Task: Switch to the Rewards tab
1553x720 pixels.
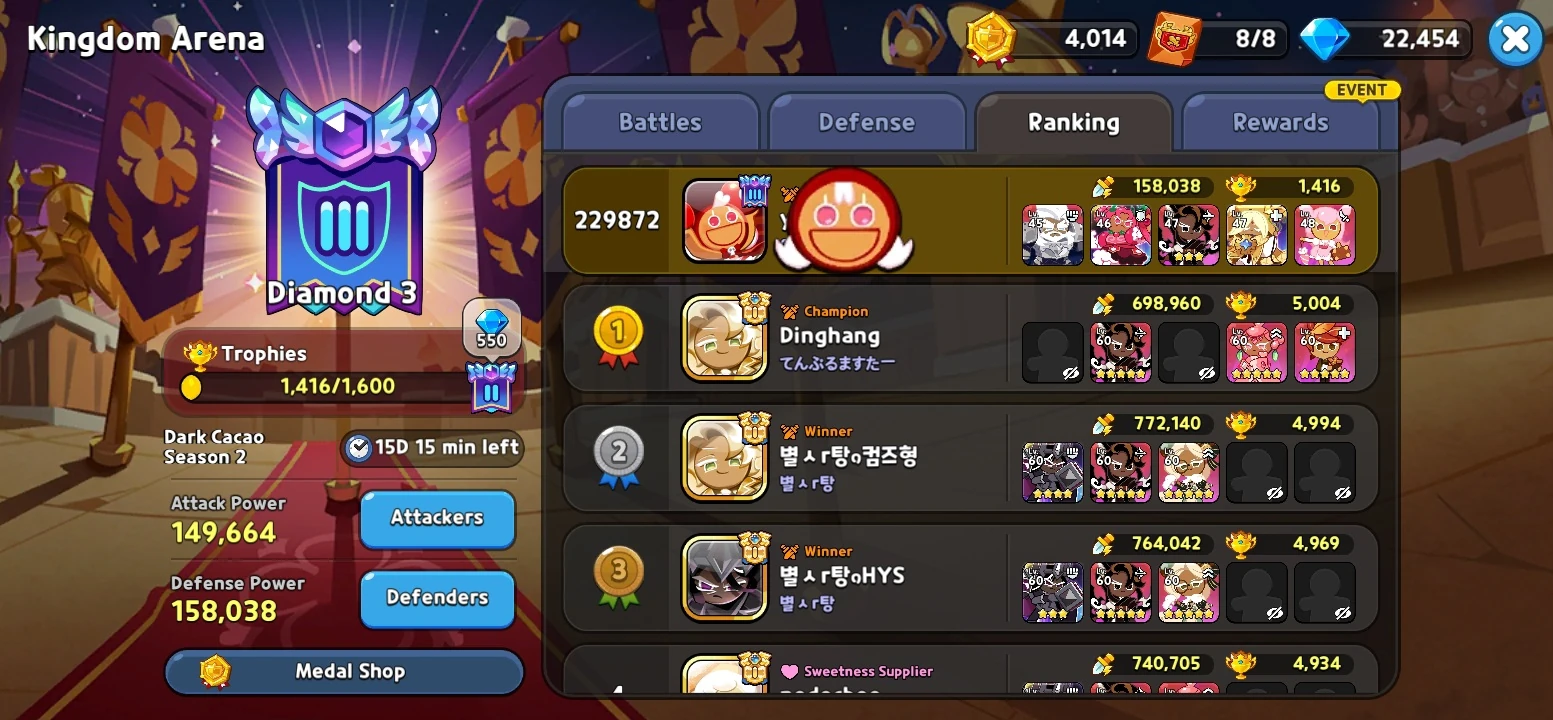Action: 1281,121
